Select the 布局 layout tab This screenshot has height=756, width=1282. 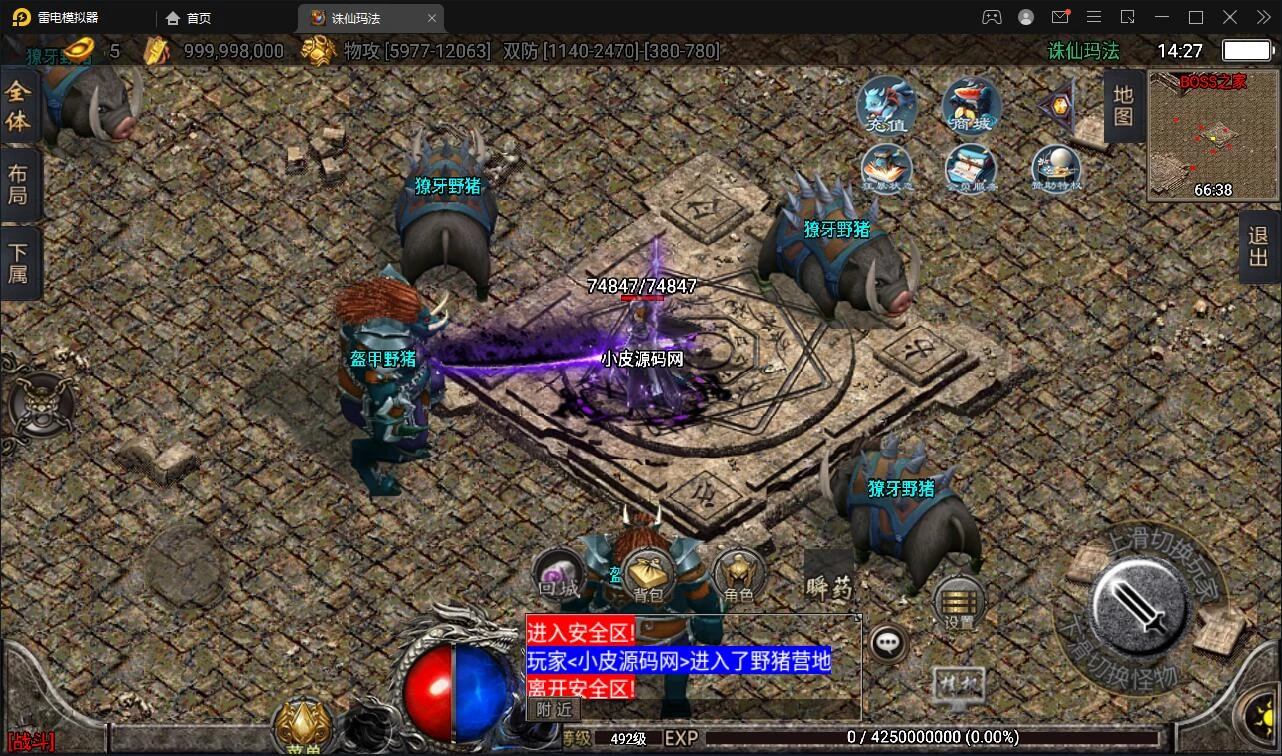click(x=19, y=183)
